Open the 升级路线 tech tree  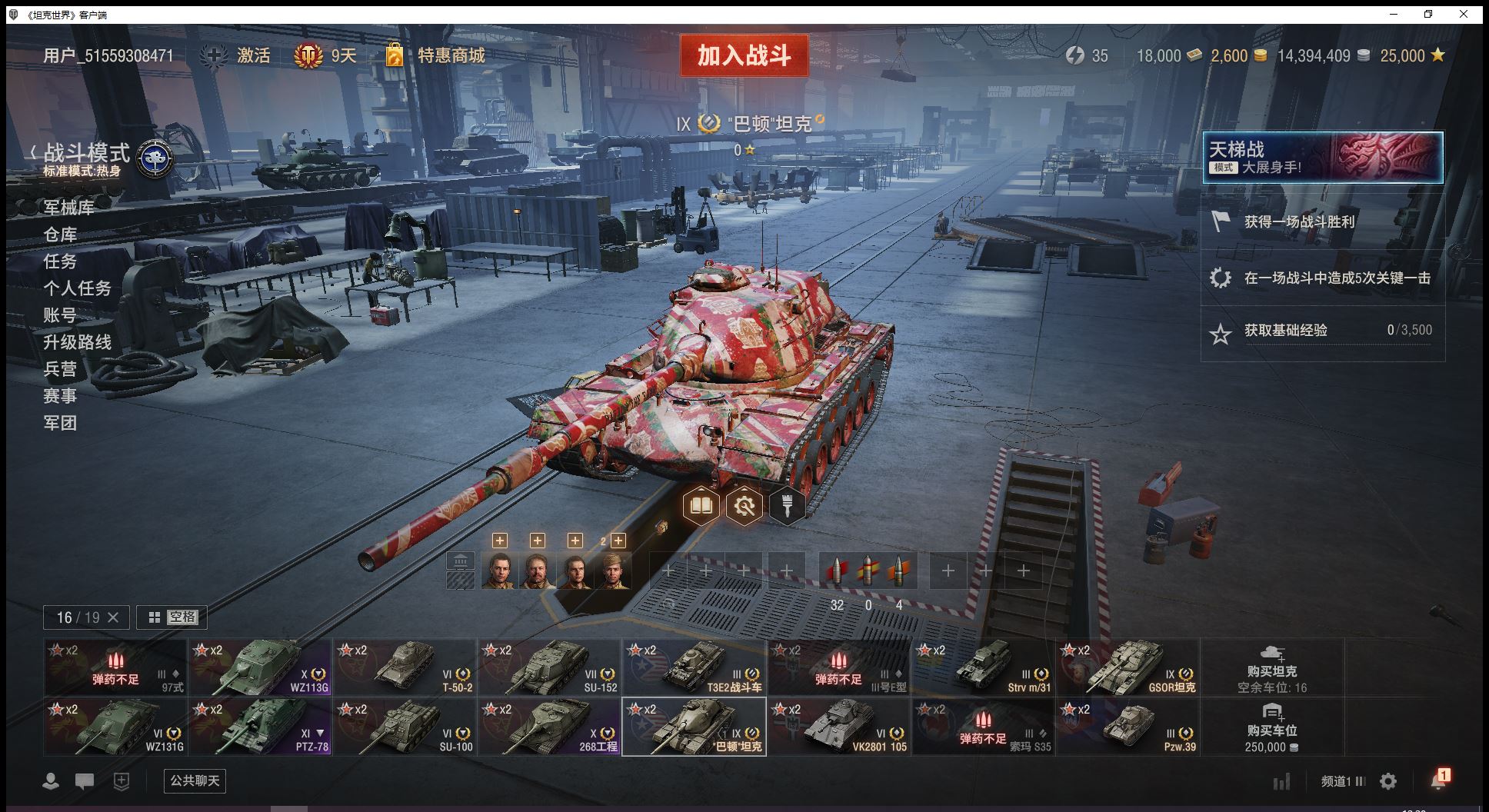pos(77,342)
